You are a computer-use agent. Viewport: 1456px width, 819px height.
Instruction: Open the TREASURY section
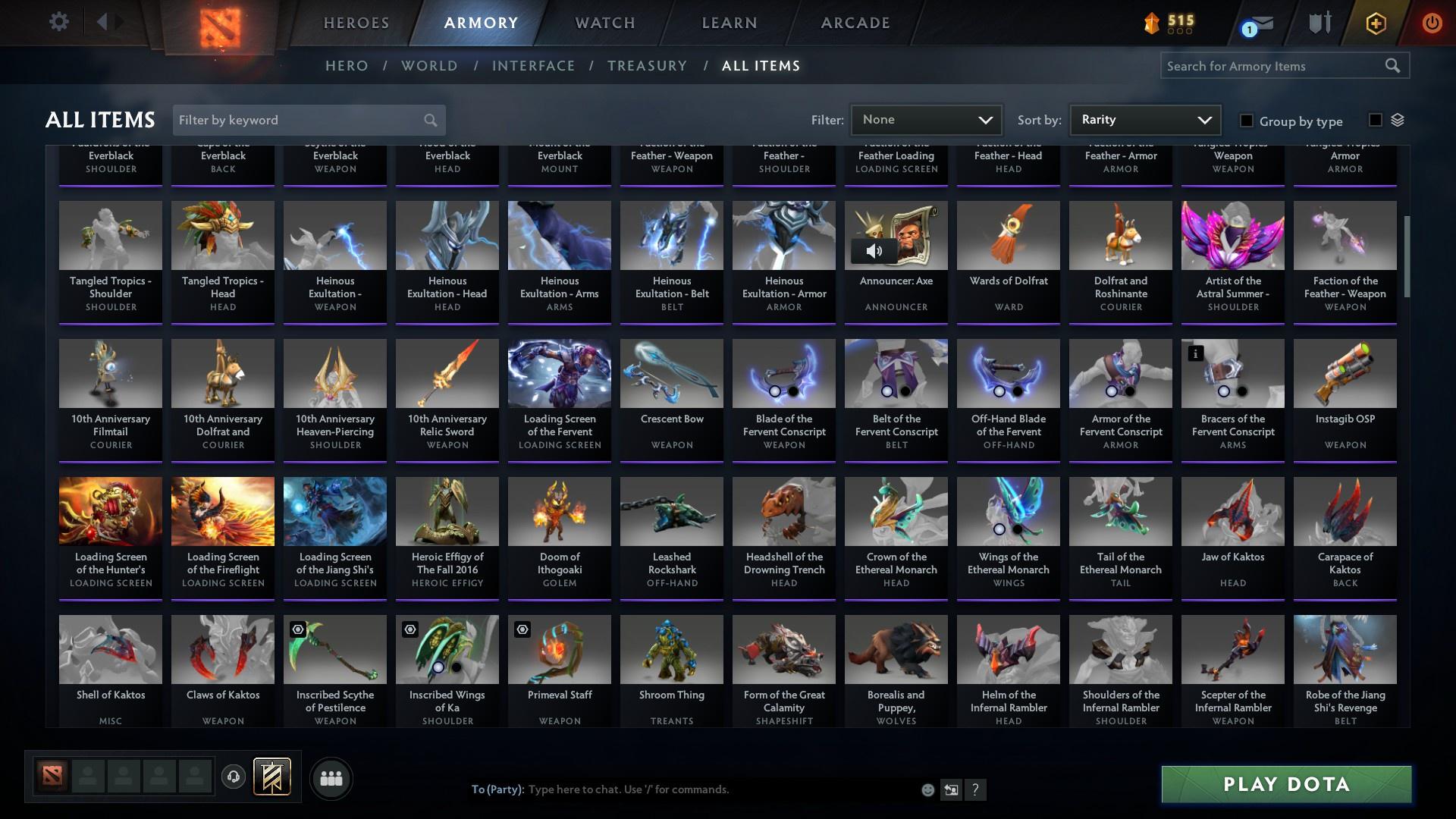[647, 66]
